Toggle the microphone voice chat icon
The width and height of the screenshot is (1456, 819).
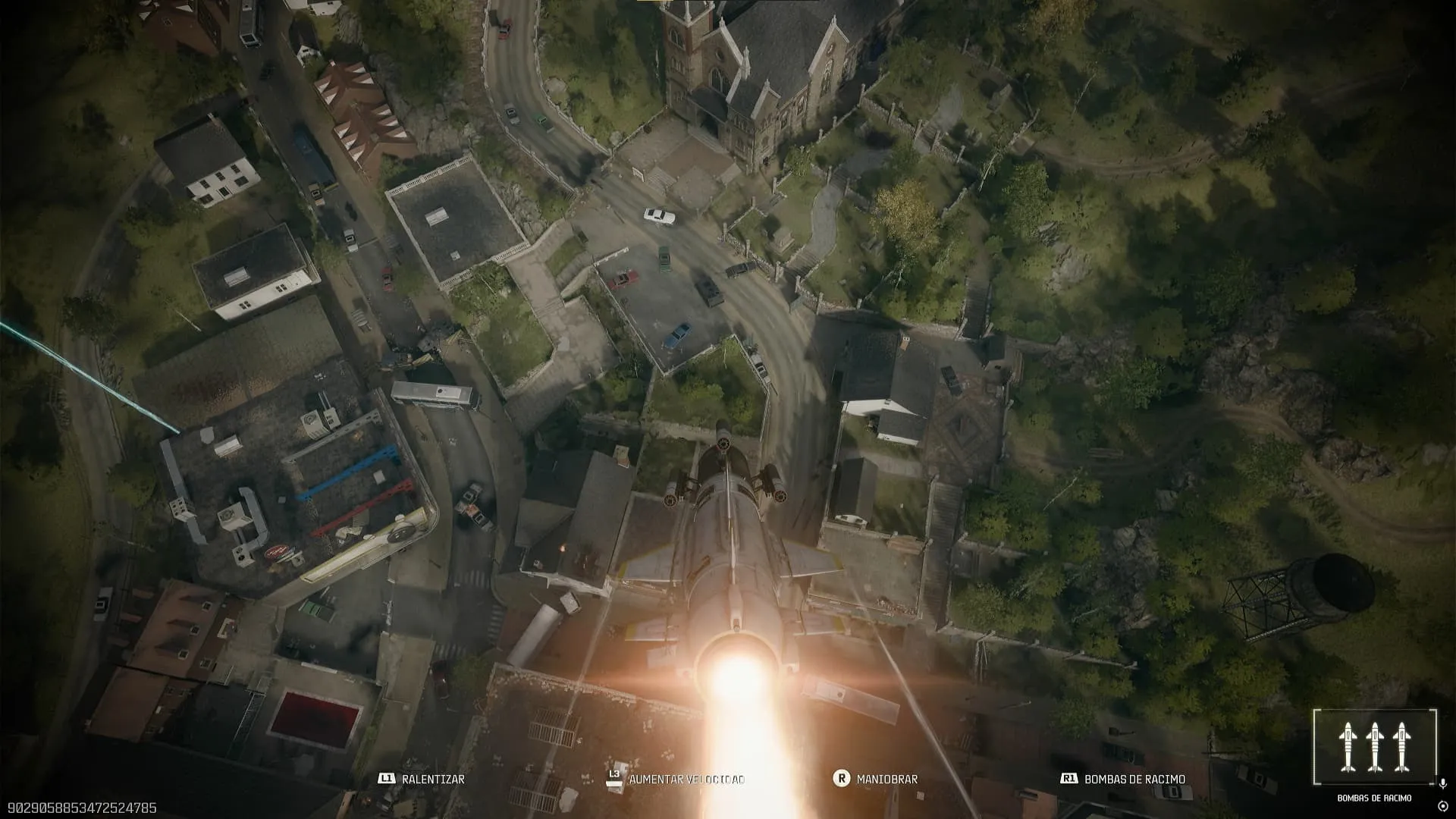tap(1442, 783)
